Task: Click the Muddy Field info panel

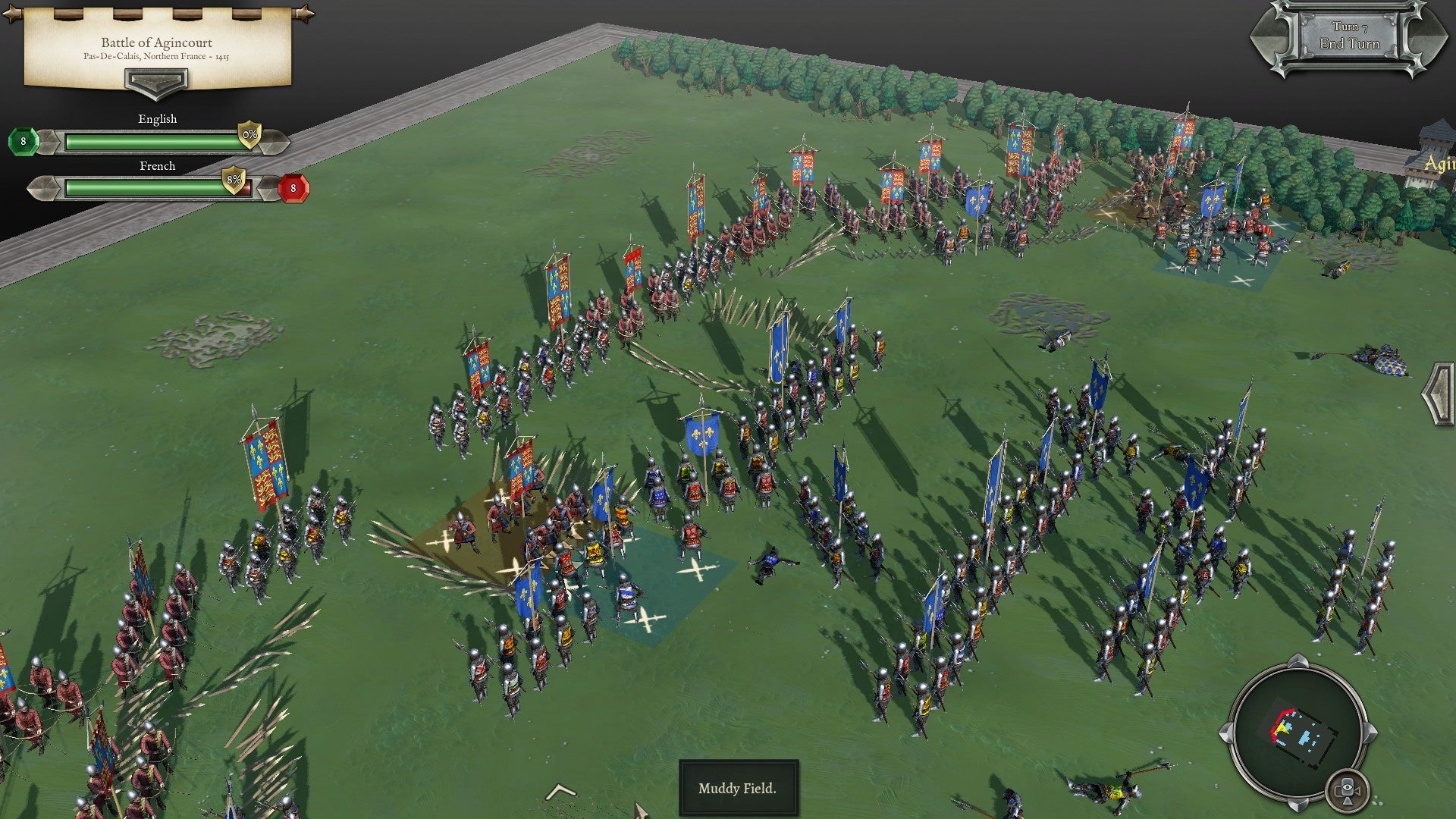Action: 739,789
